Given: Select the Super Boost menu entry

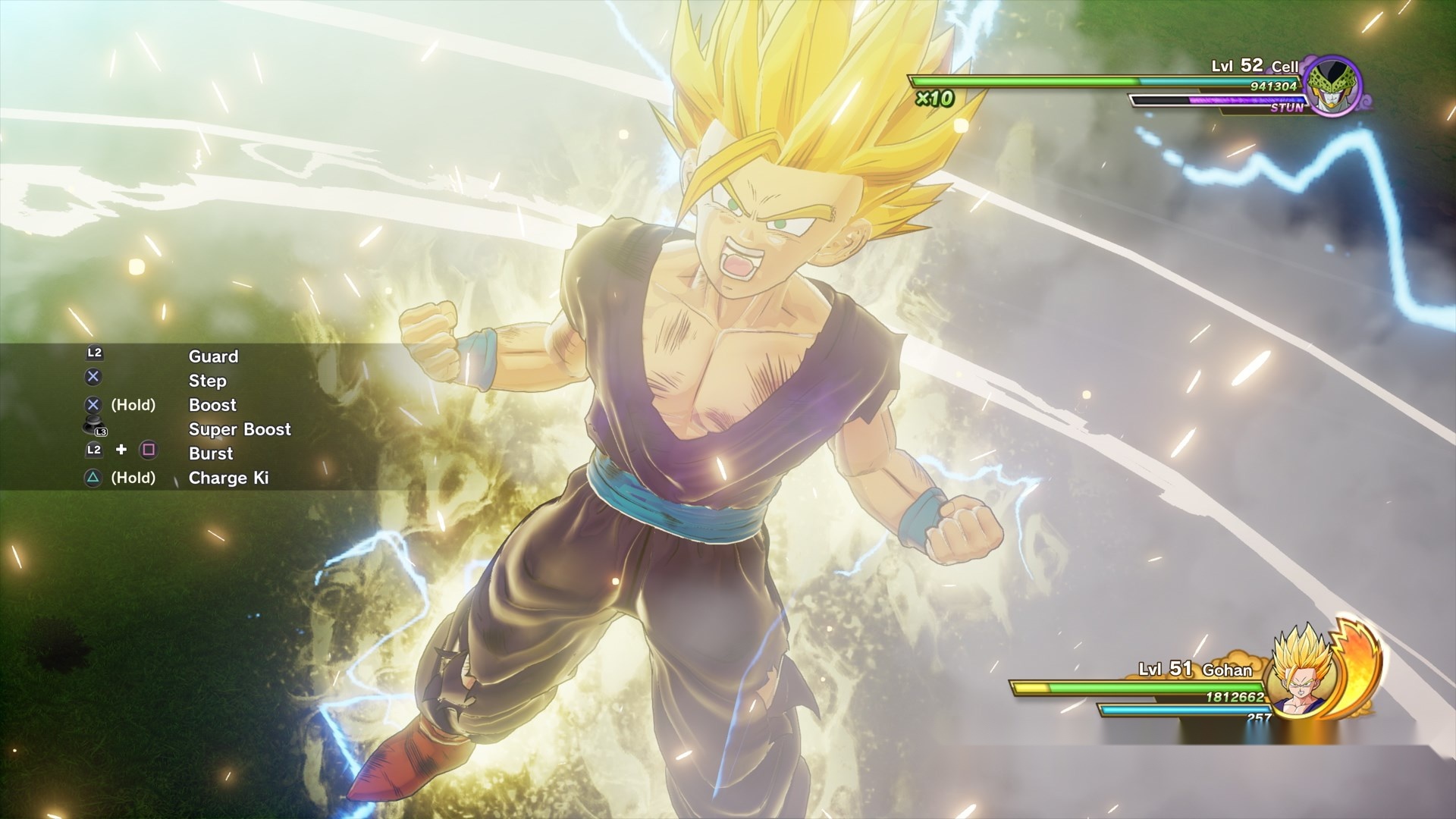Looking at the screenshot, I should point(239,429).
